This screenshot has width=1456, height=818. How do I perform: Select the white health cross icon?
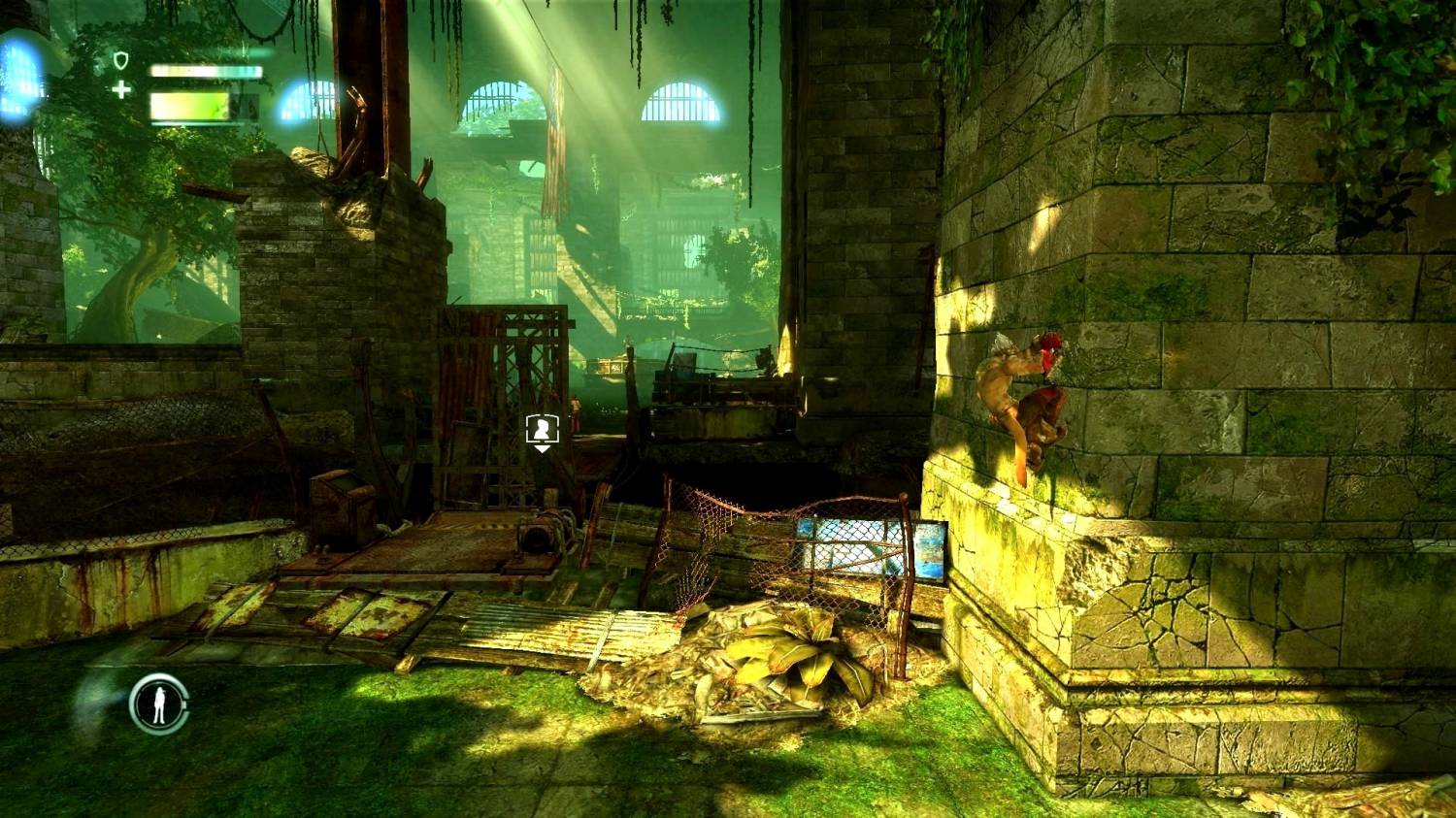point(121,90)
